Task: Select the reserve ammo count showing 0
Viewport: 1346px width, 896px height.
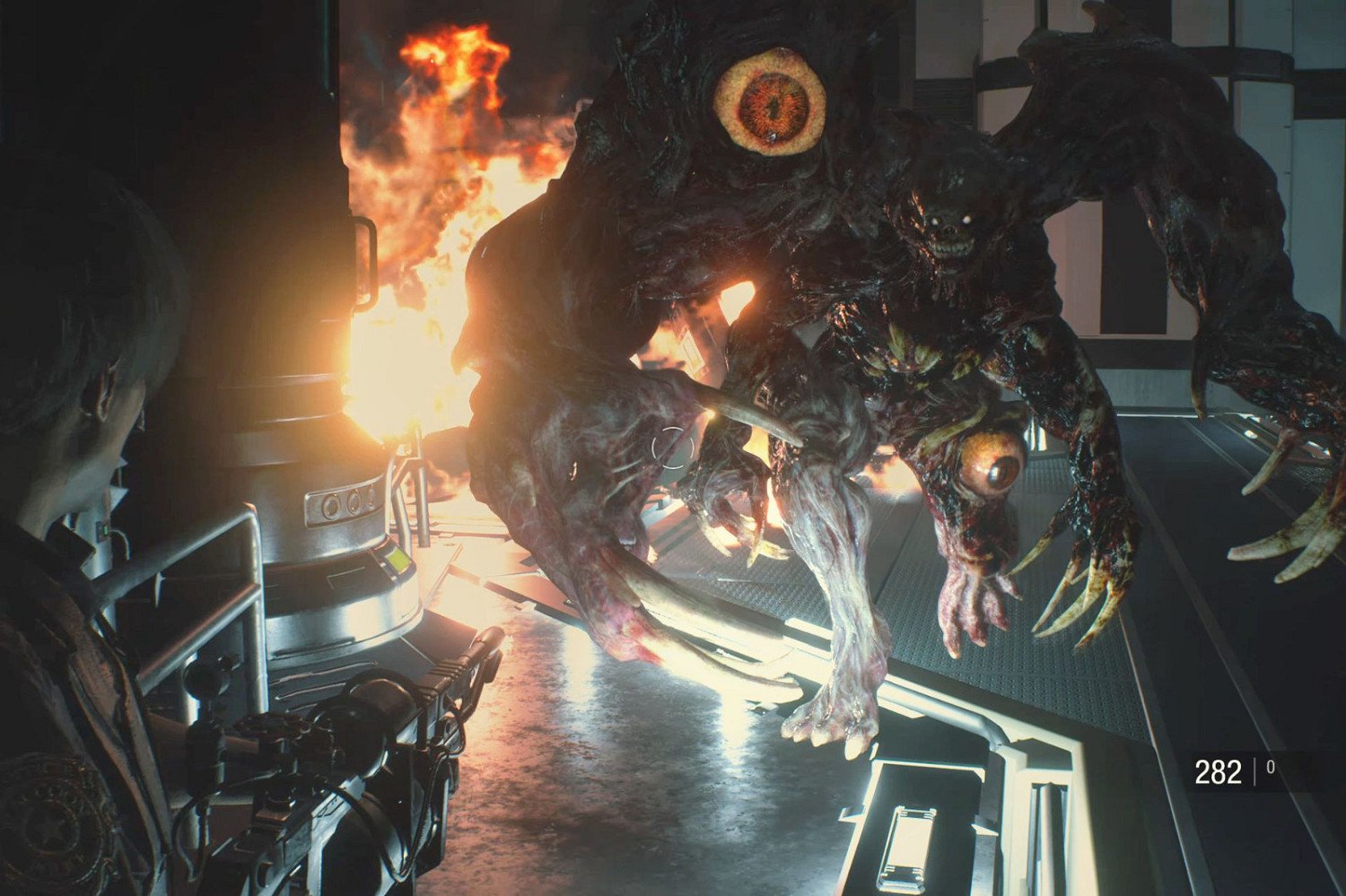Action: click(x=1269, y=766)
